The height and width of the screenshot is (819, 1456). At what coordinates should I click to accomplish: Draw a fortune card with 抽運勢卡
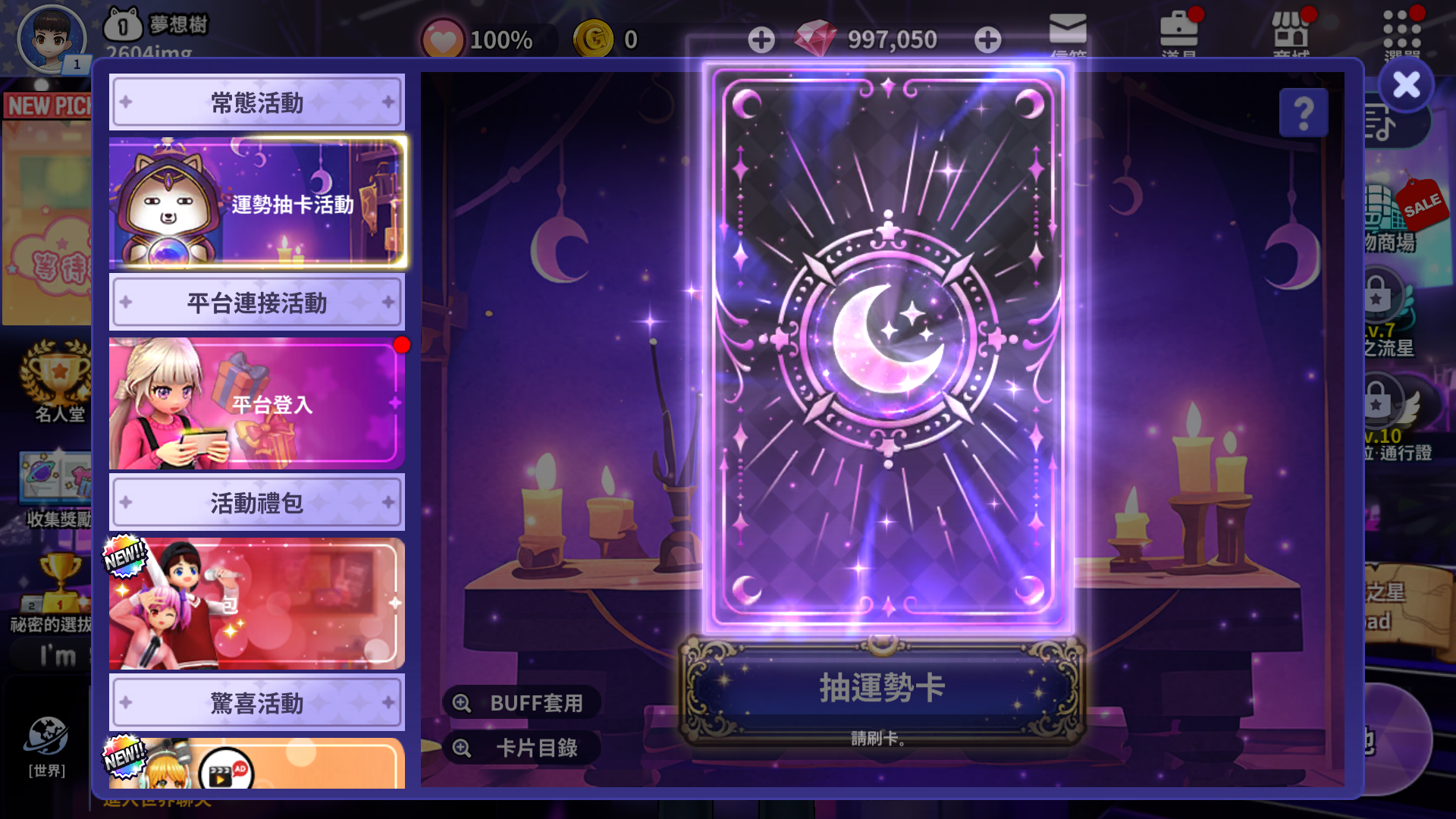[x=881, y=689]
